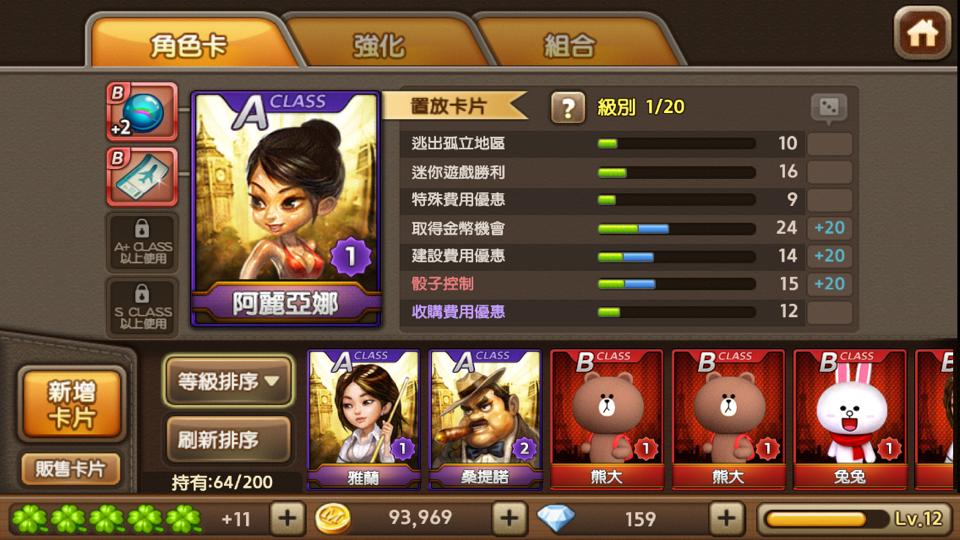
Task: Buy more diamonds with the plus button
Action: coord(727,518)
